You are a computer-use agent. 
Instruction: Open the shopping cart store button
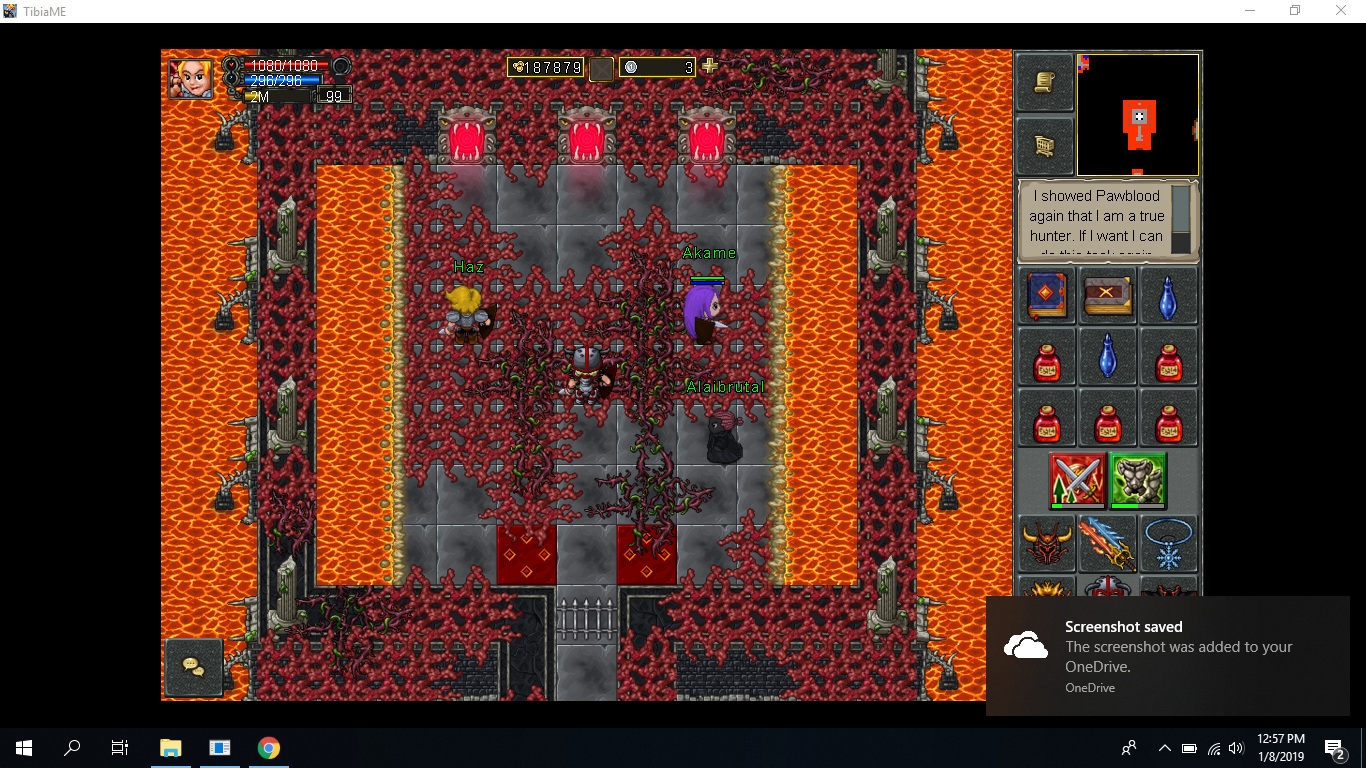[x=1045, y=146]
